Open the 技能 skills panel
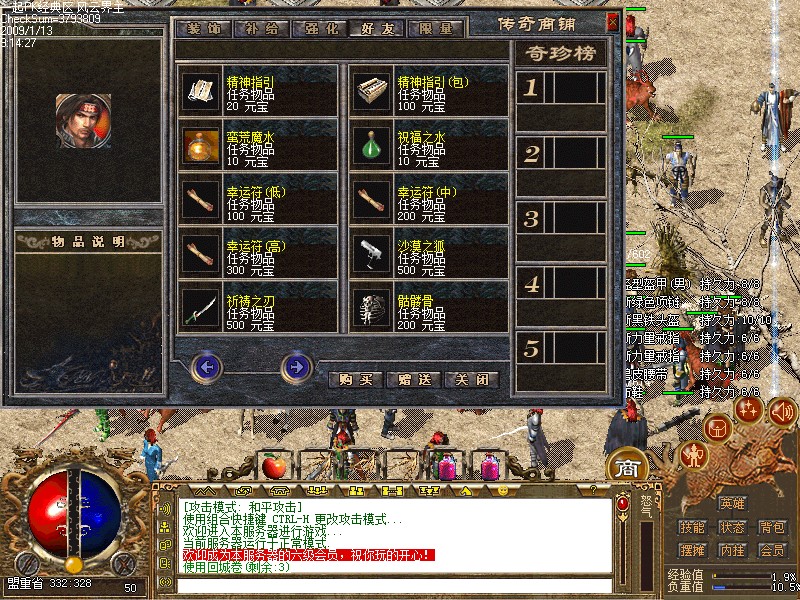Screen dimensions: 800x600 pos(692,527)
